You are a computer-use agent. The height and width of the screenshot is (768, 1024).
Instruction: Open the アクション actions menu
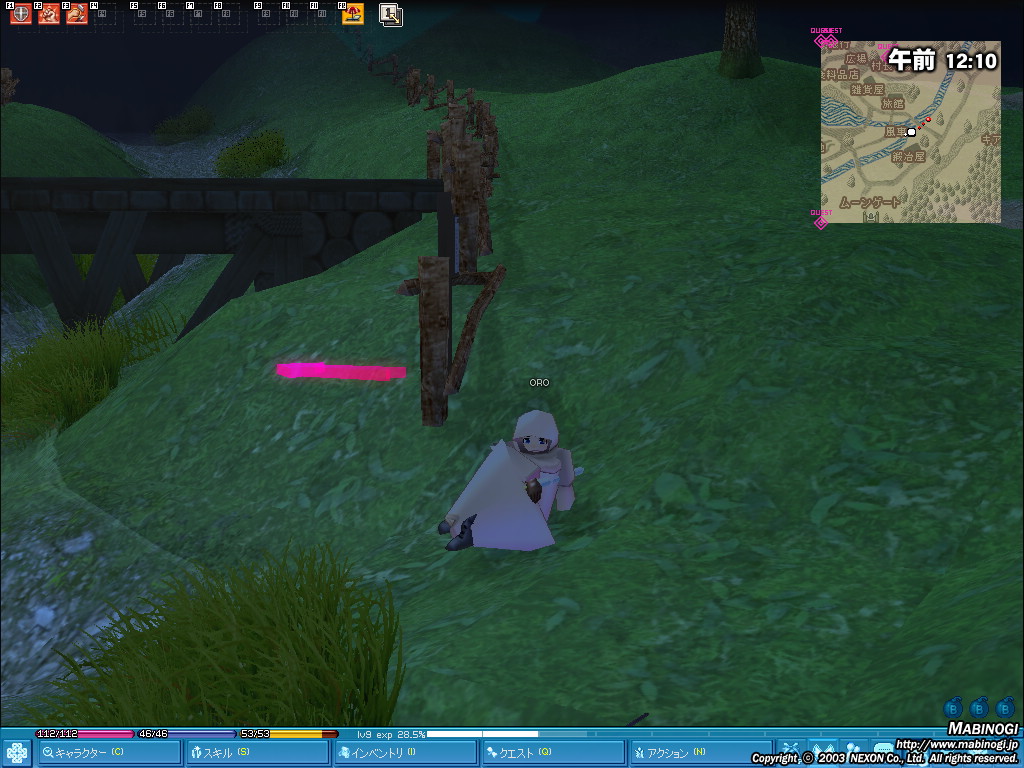point(702,753)
